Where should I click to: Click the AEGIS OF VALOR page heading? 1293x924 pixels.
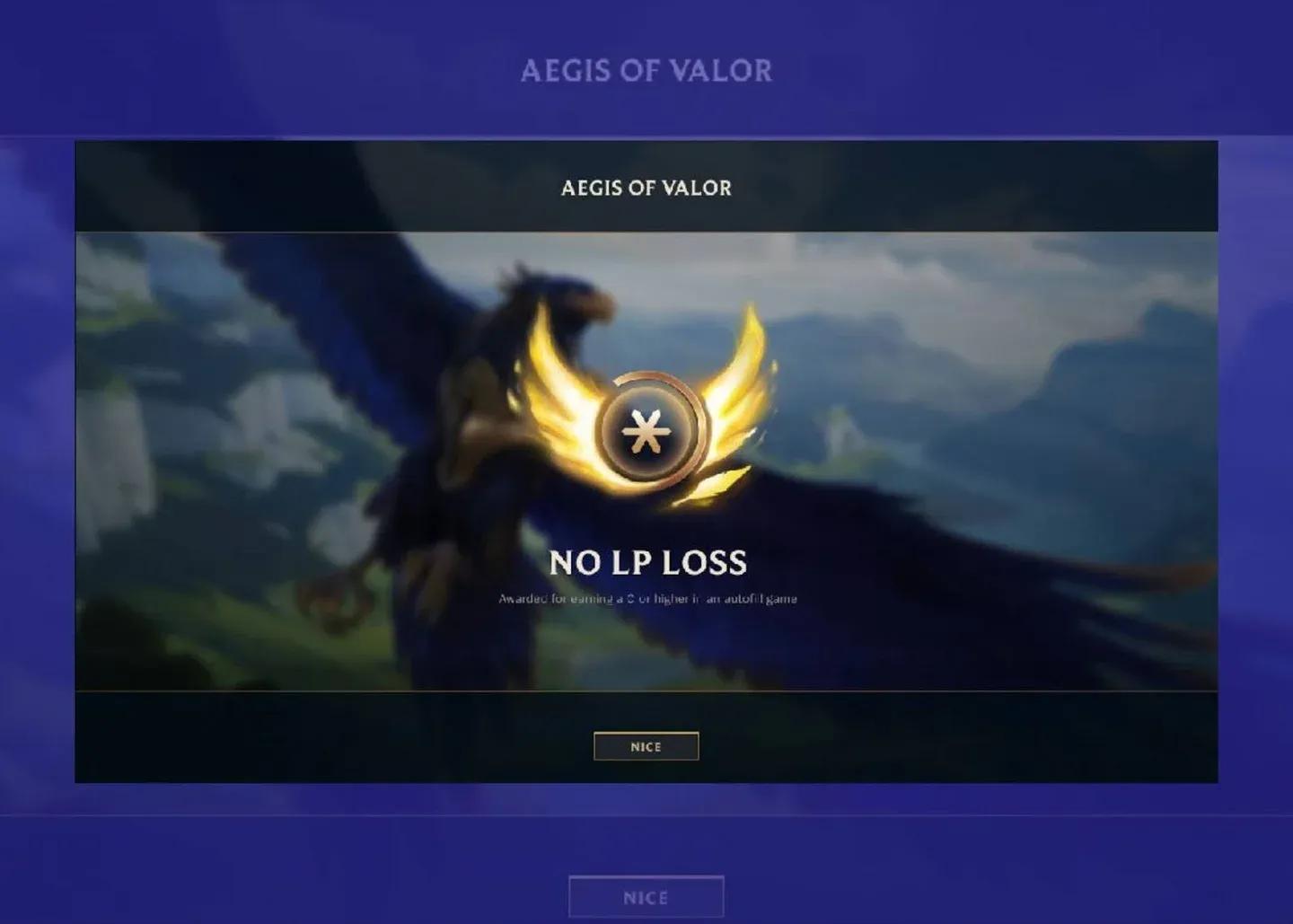646,70
